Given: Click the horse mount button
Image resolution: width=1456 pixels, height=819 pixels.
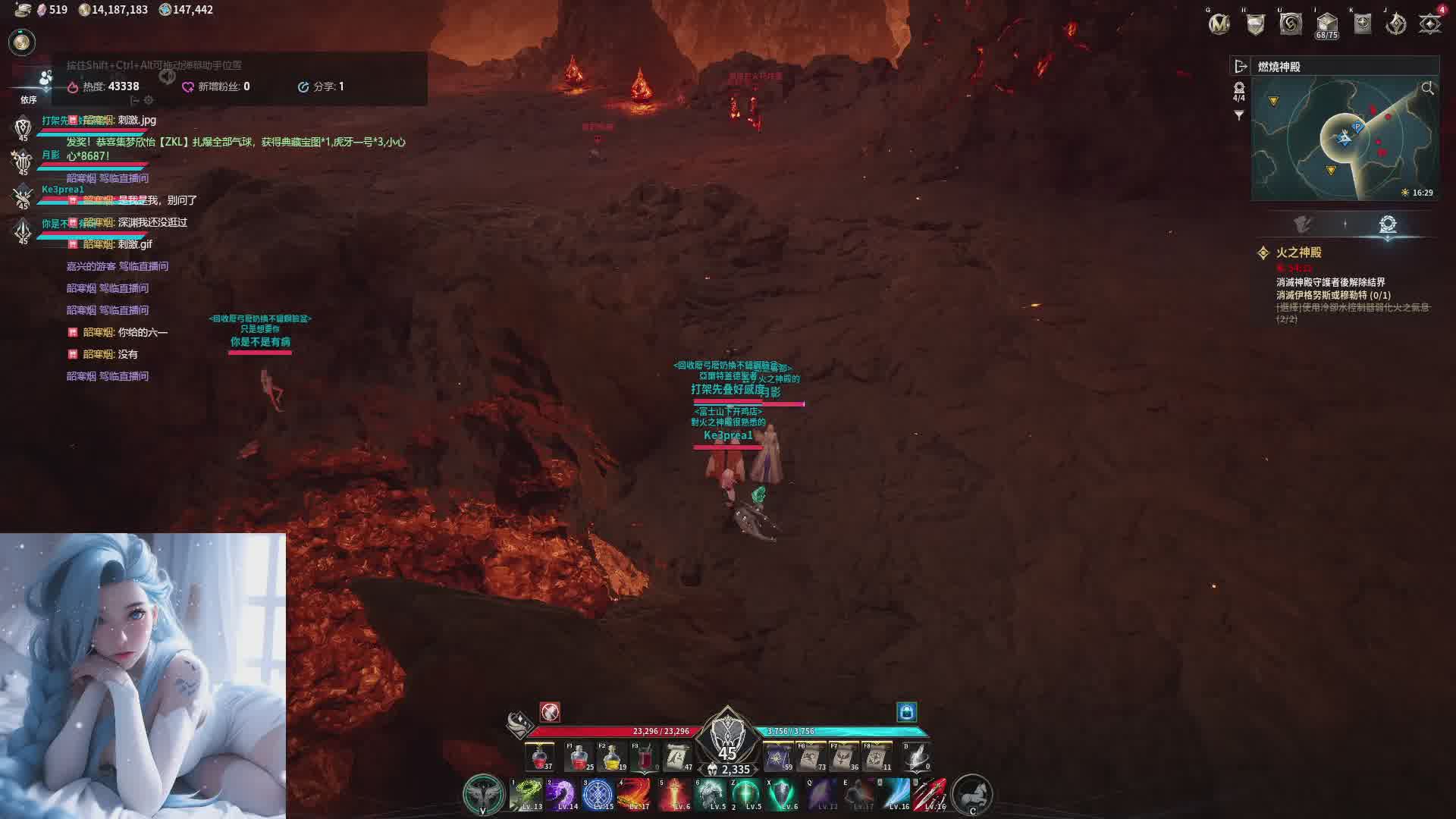Looking at the screenshot, I should click(x=972, y=794).
